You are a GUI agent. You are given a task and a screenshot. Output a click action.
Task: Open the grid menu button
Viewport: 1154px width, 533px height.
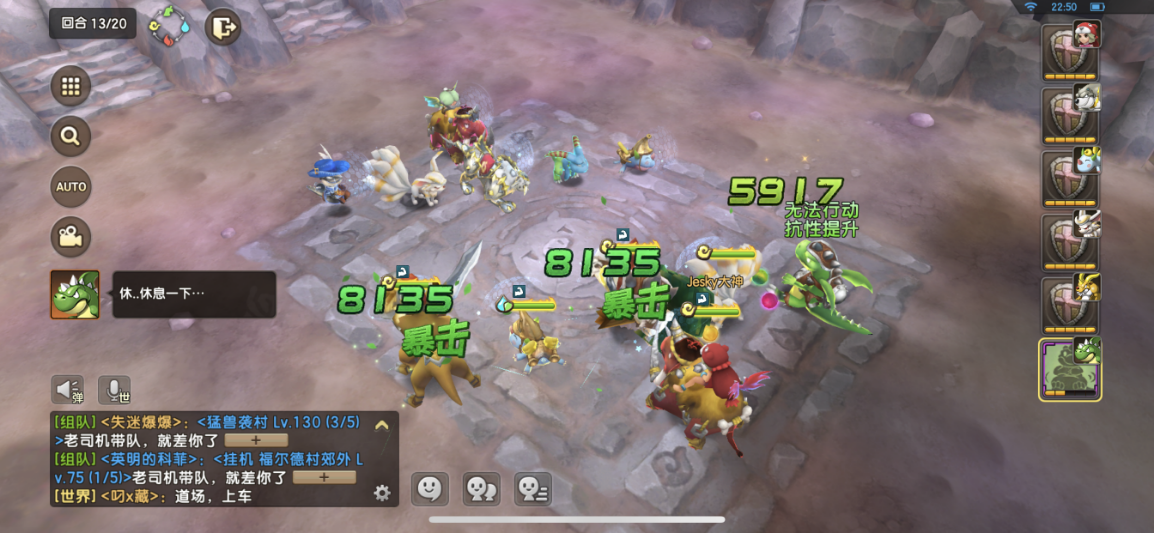70,86
